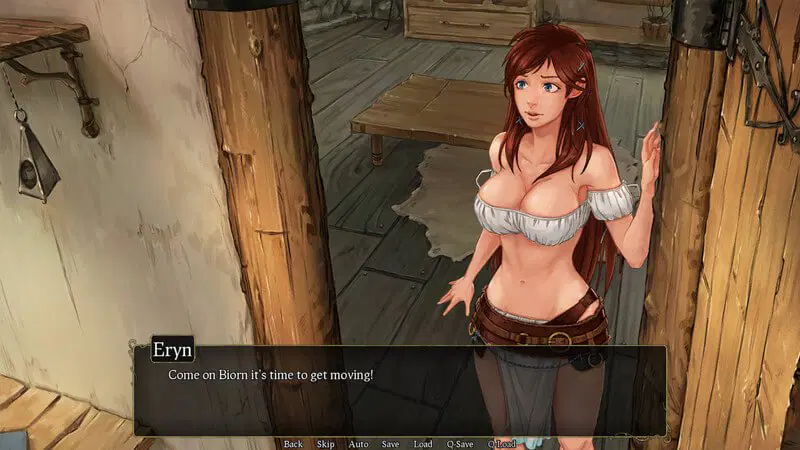Click Skip in the quick menu
800x450 pixels.
click(x=325, y=444)
